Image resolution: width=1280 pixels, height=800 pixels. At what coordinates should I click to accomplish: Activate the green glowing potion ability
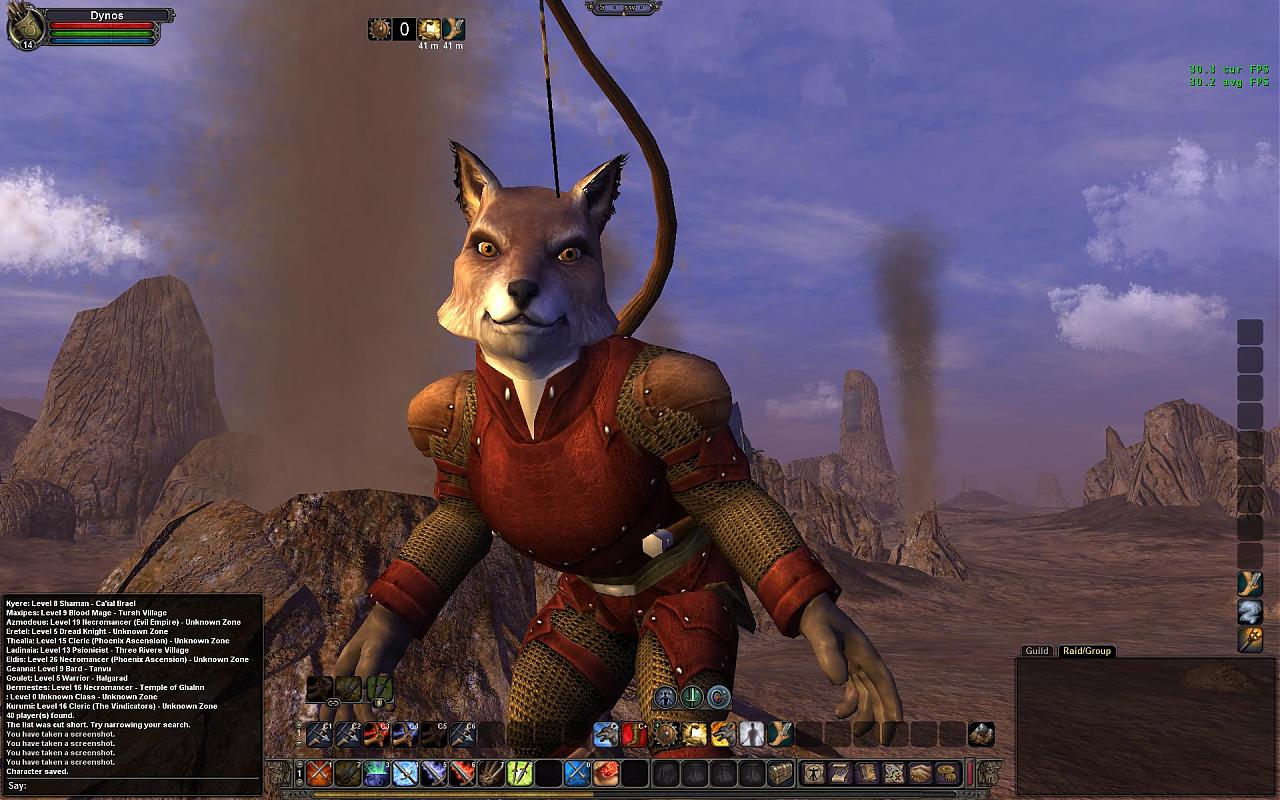[376, 773]
